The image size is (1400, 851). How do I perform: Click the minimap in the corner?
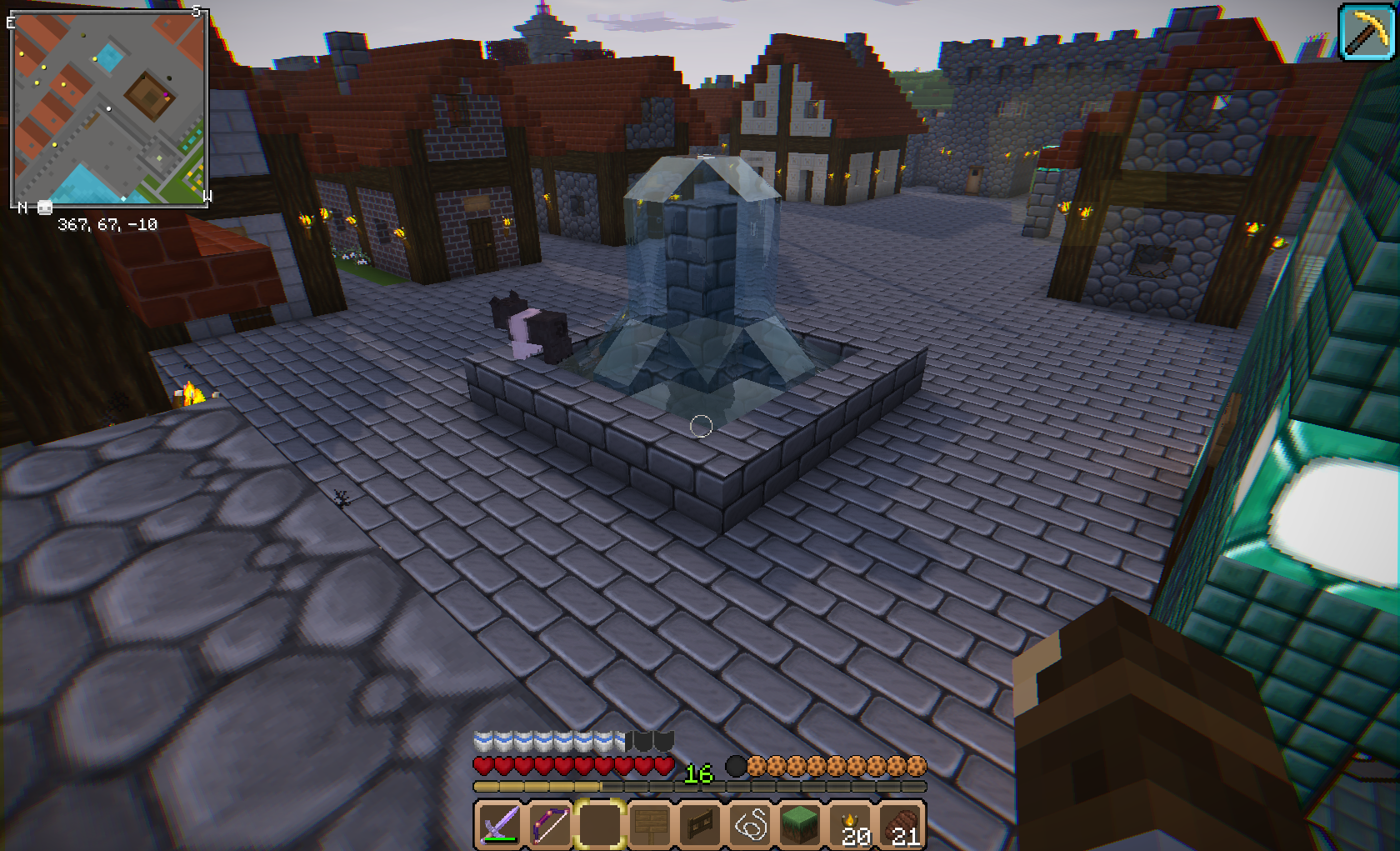point(109,108)
